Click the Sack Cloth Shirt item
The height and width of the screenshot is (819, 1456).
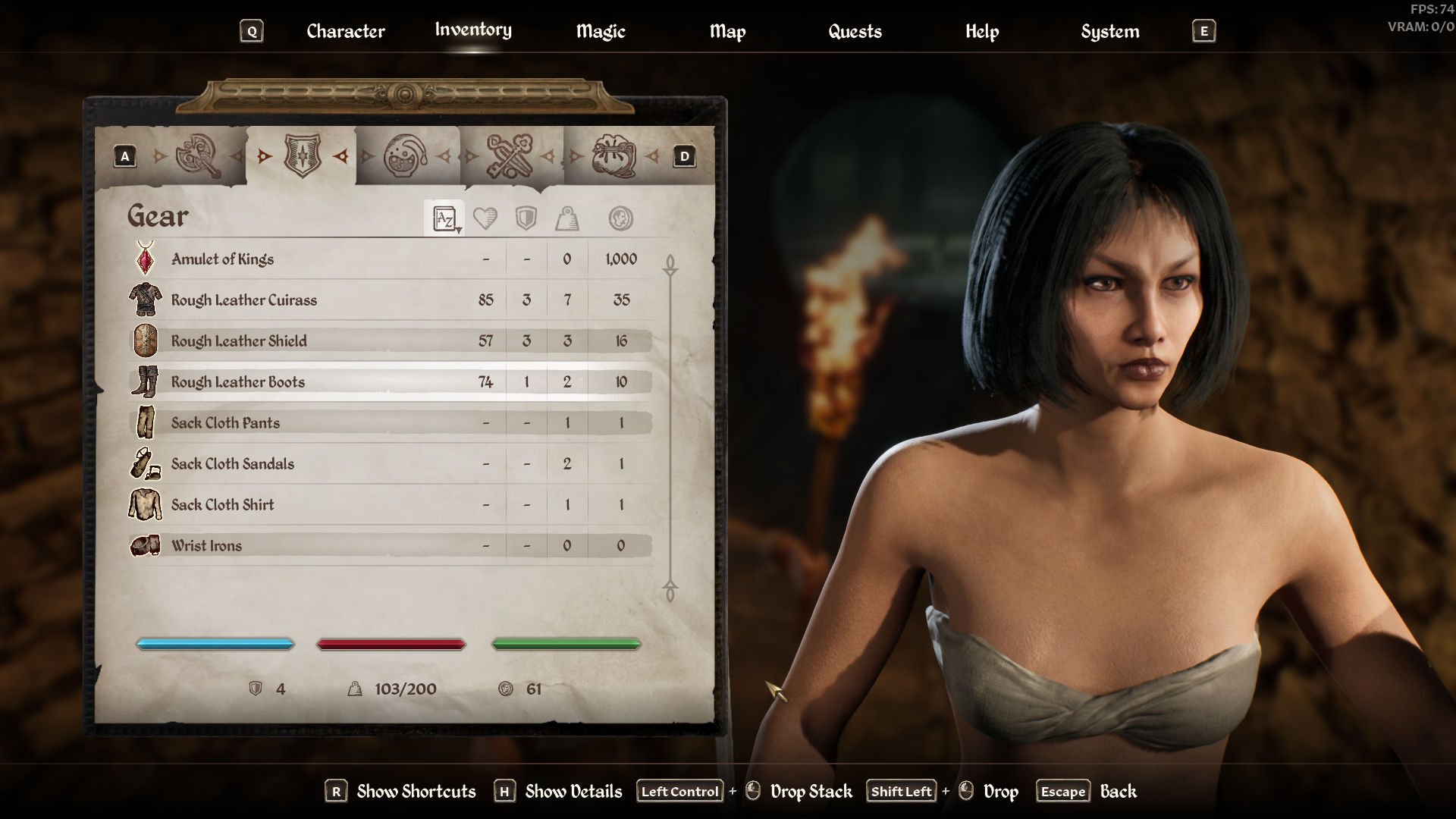(223, 505)
